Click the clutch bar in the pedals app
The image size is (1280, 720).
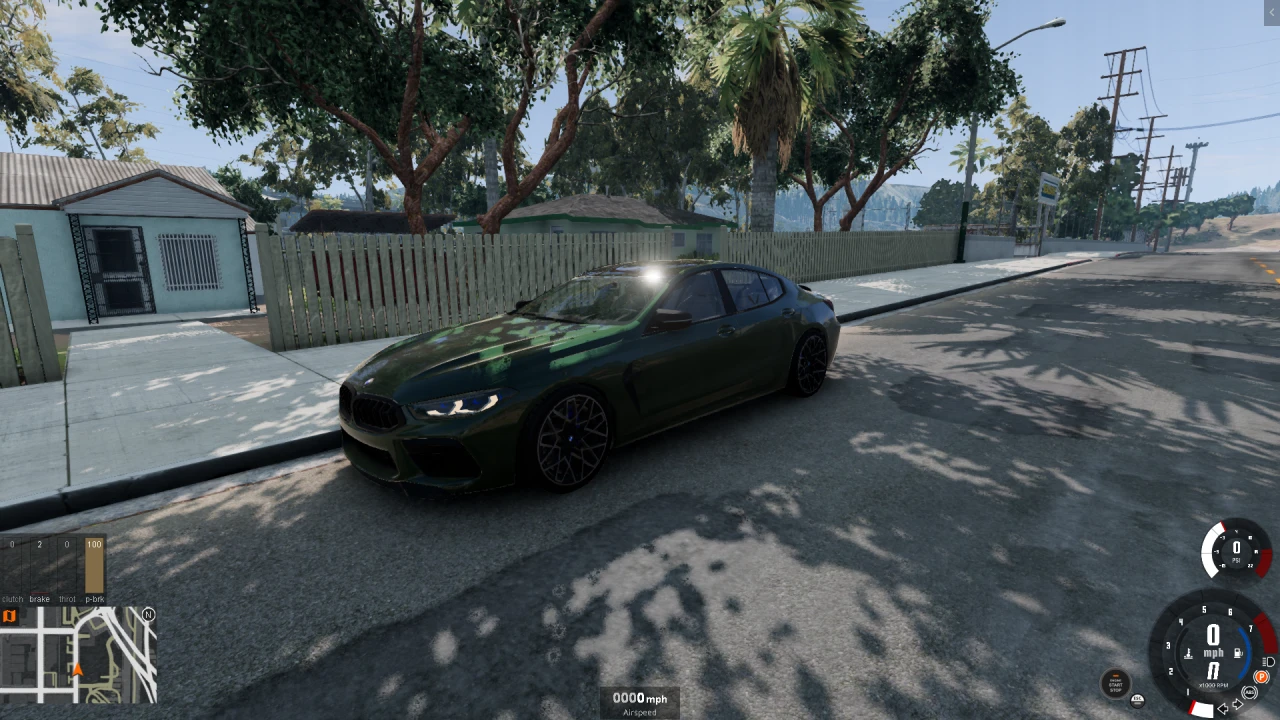pos(11,566)
